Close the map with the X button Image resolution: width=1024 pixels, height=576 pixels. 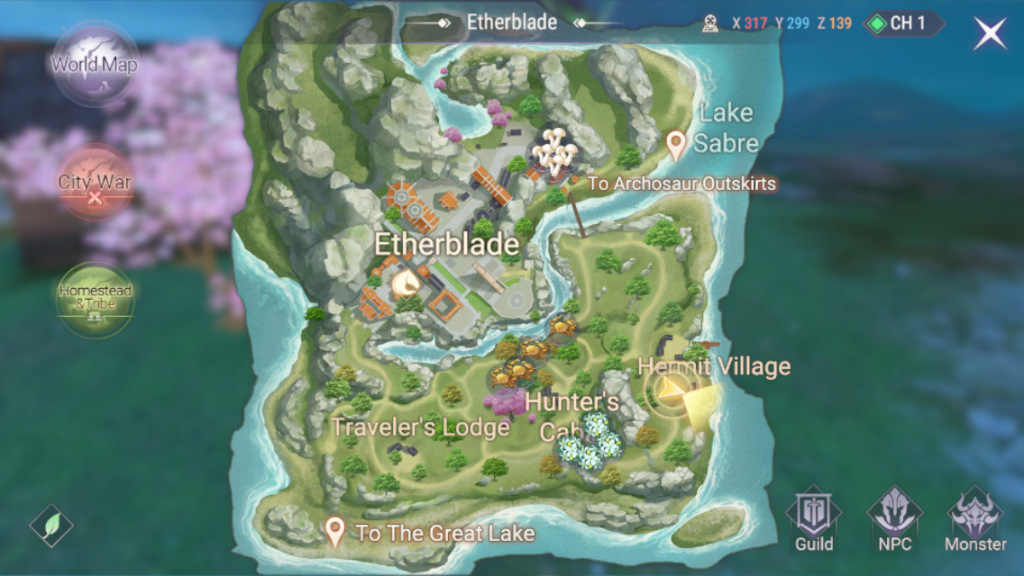coord(990,33)
